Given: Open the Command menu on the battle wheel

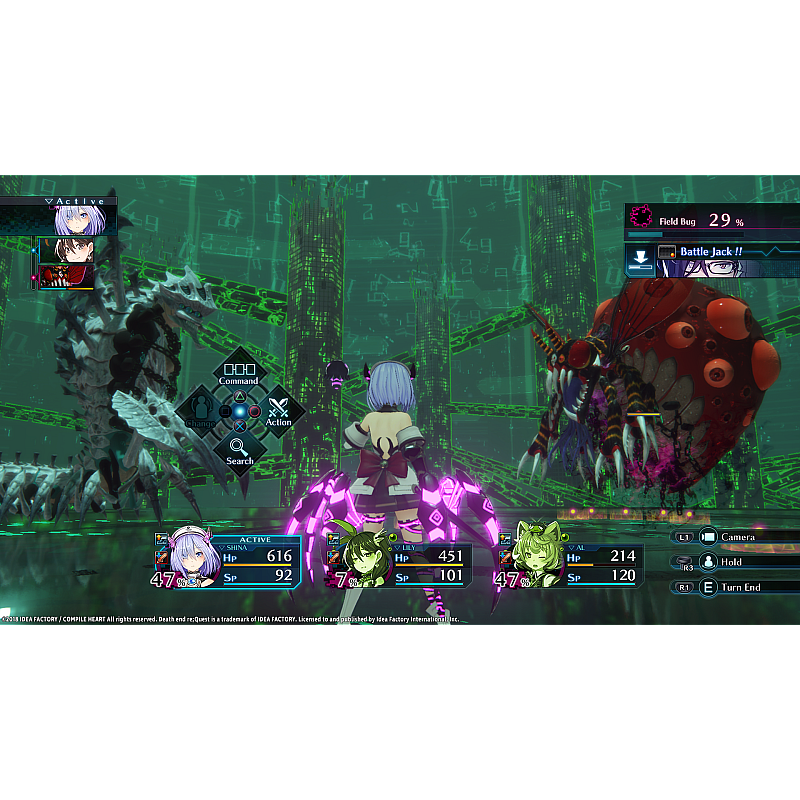Looking at the screenshot, I should tap(239, 371).
